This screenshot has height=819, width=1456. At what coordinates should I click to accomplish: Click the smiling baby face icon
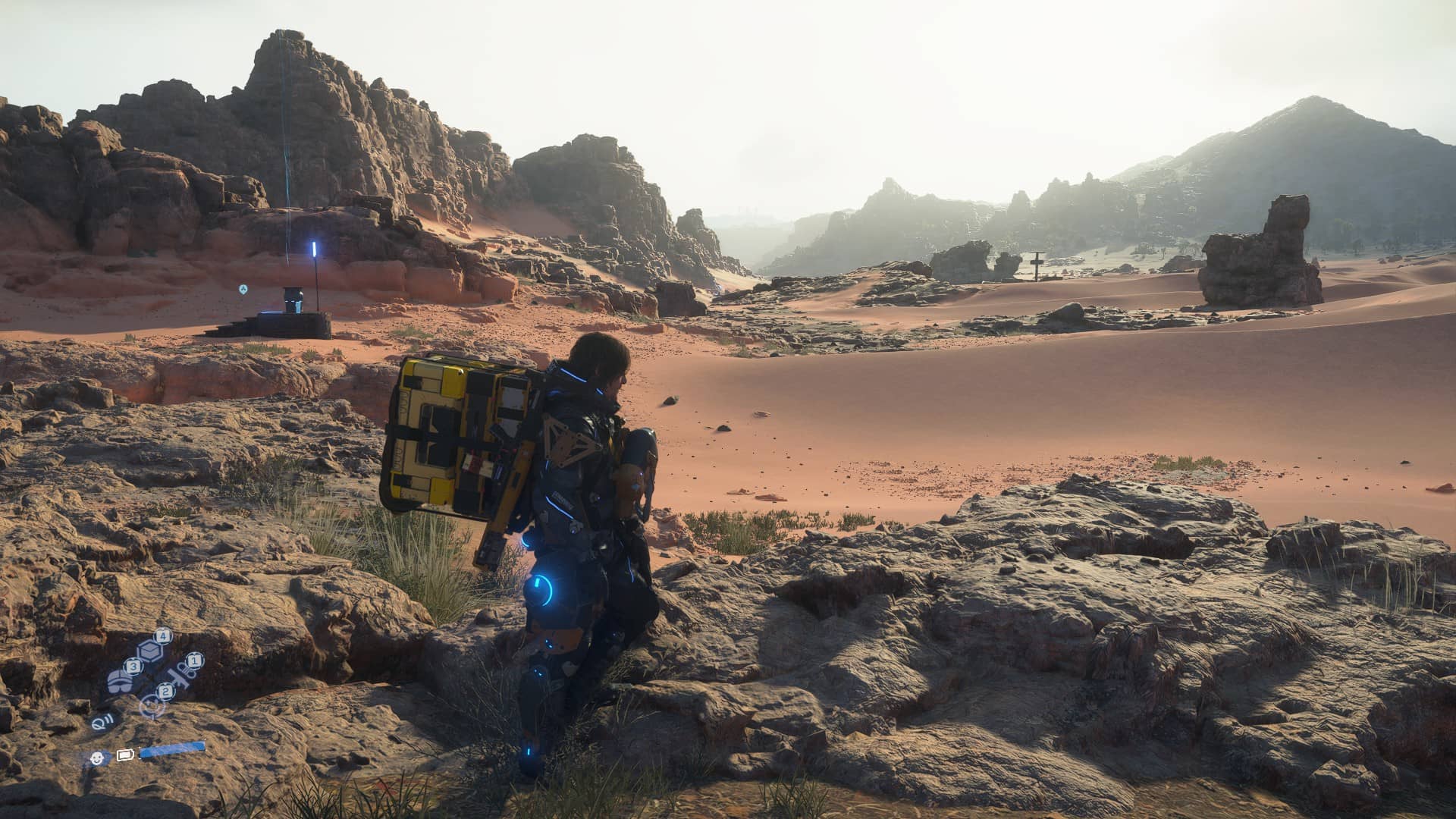pyautogui.click(x=96, y=756)
